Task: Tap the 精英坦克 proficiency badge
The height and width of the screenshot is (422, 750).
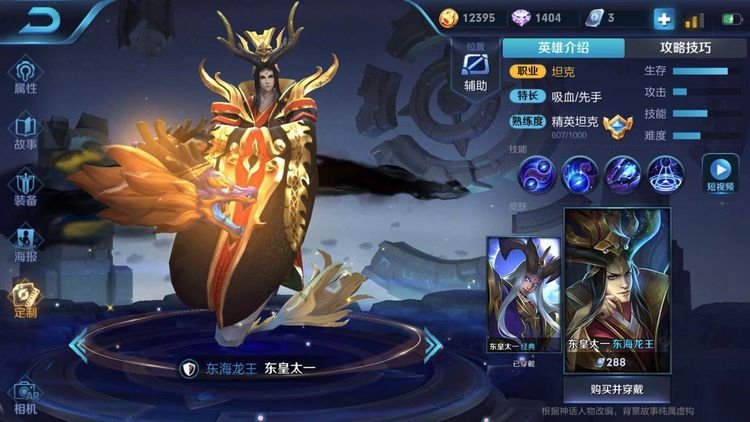Action: point(617,126)
